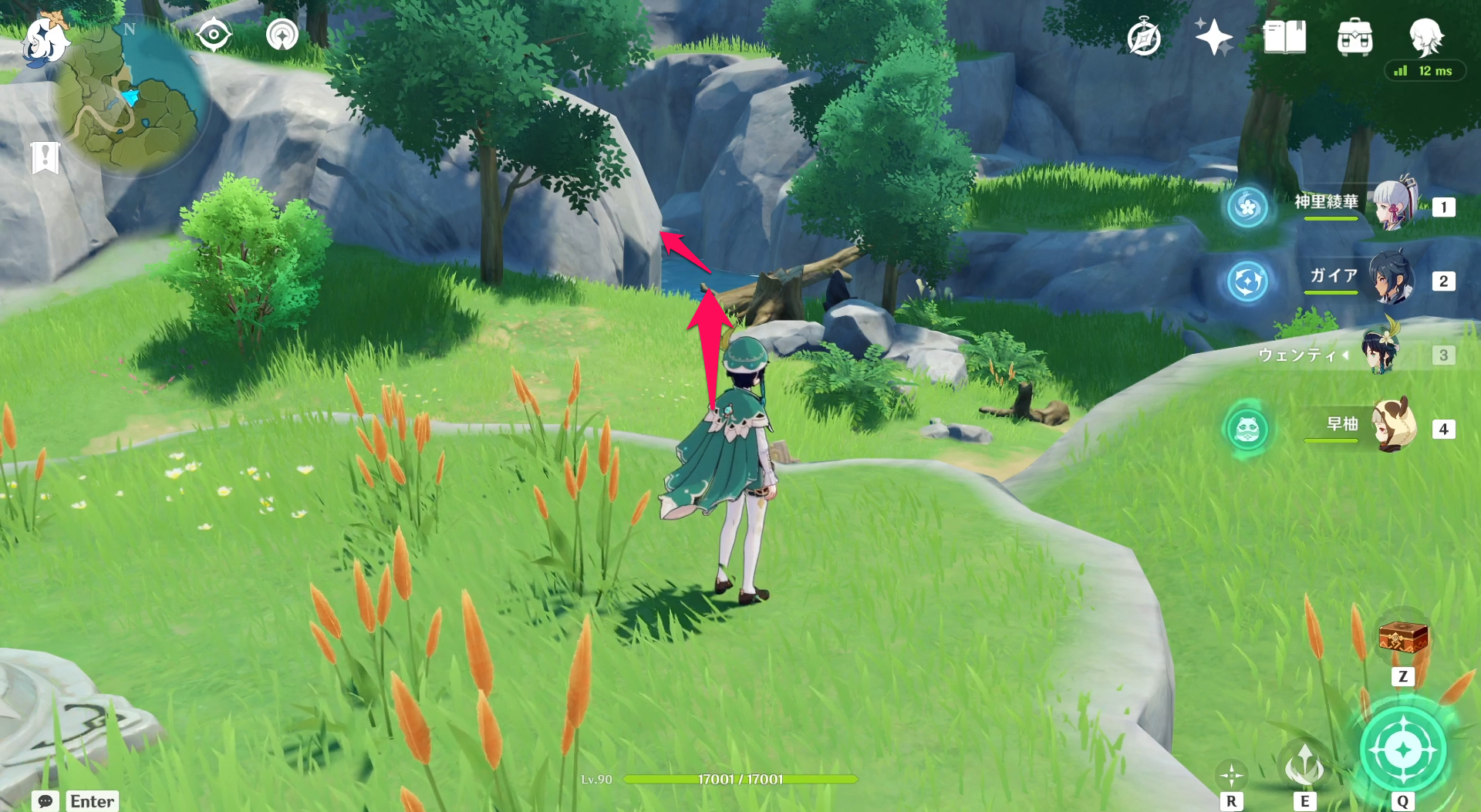Viewport: 1481px width, 812px height.
Task: Open the character screen silhouette icon
Action: coord(1426,36)
